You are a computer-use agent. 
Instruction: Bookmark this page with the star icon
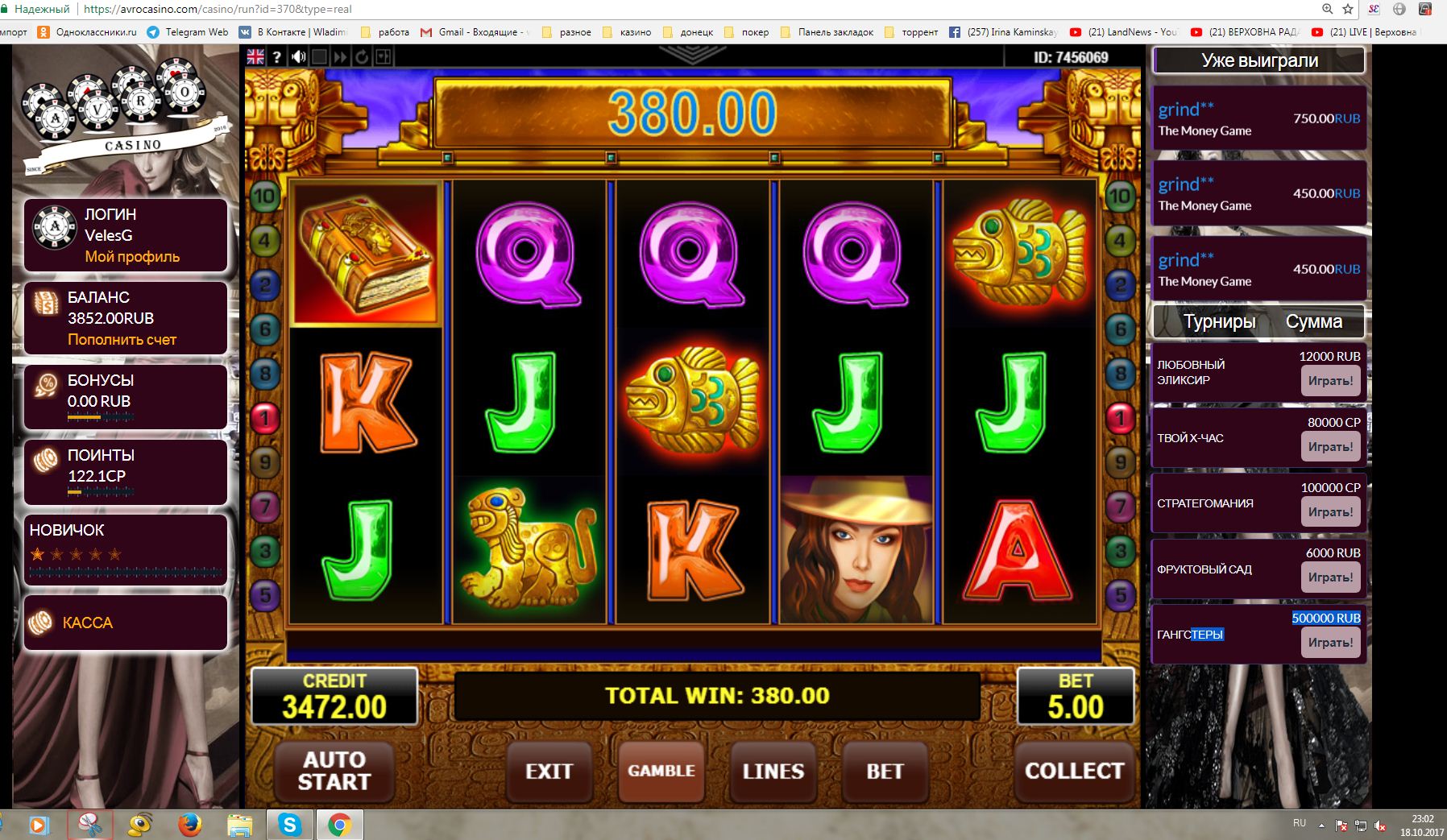tap(1349, 10)
